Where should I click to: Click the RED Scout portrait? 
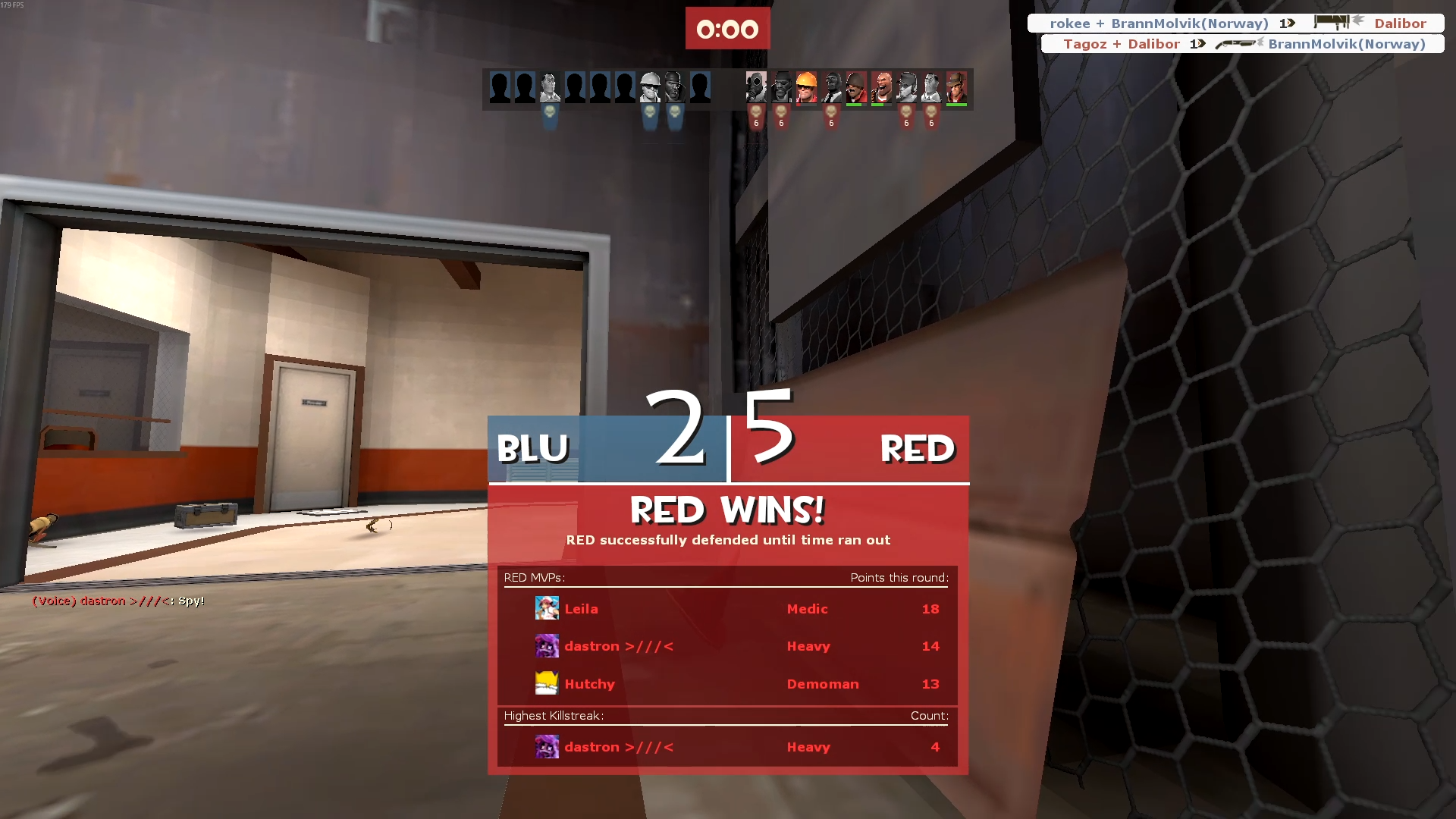906,87
